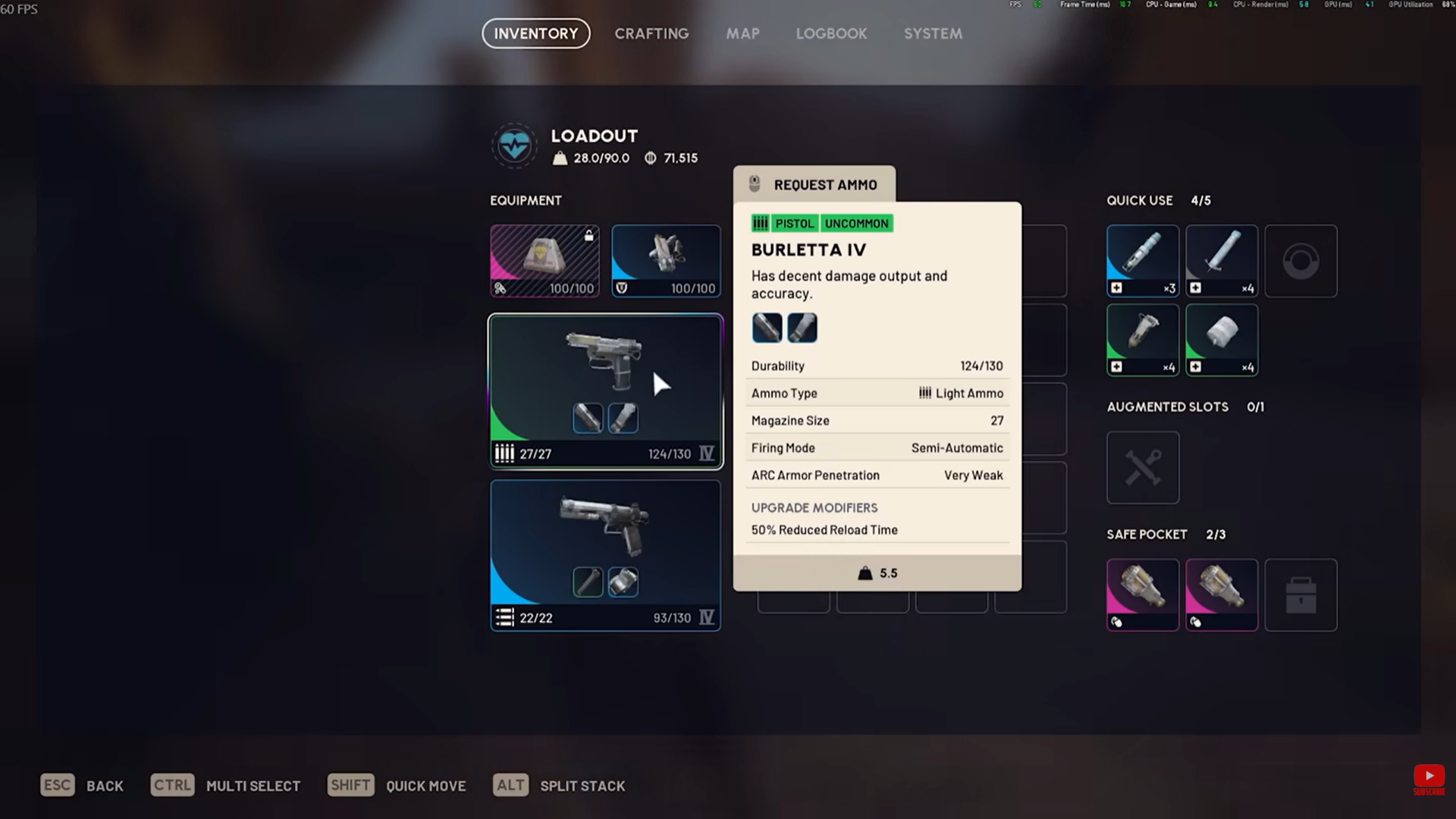This screenshot has width=1456, height=819.
Task: Click the empty augmented slot with crossed tools
Action: (1143, 467)
